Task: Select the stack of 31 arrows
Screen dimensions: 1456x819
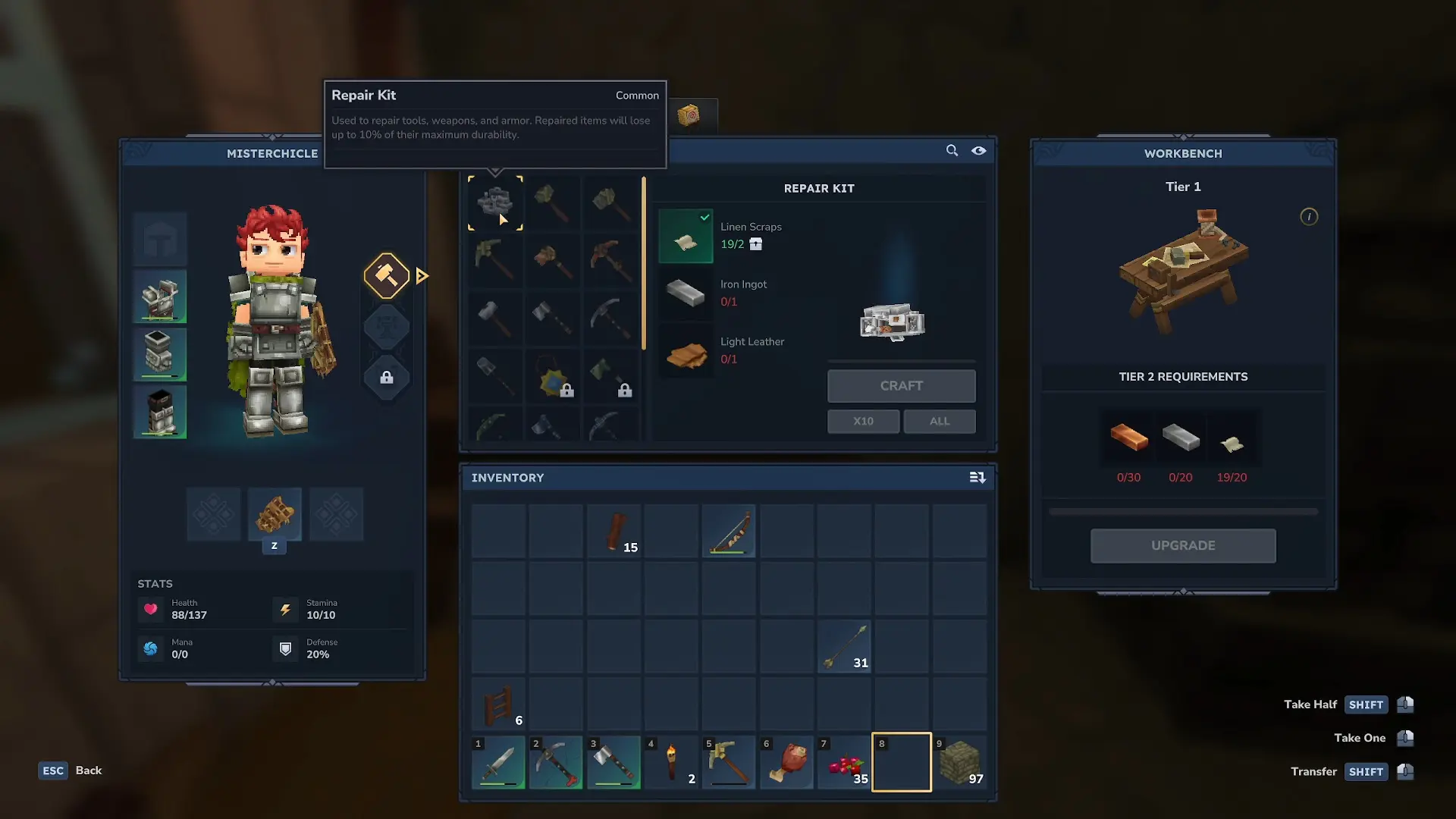Action: pyautogui.click(x=844, y=647)
